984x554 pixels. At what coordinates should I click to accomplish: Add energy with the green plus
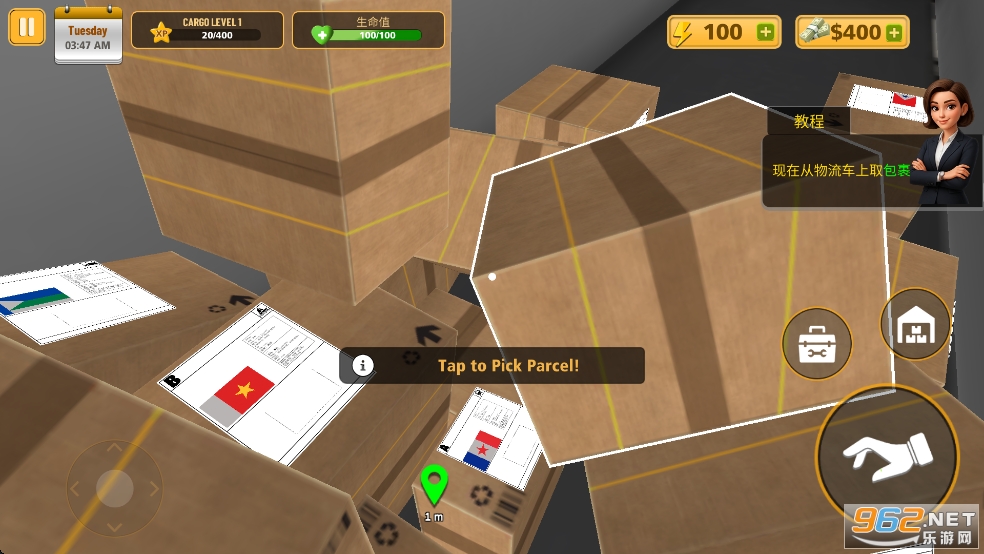coord(766,33)
